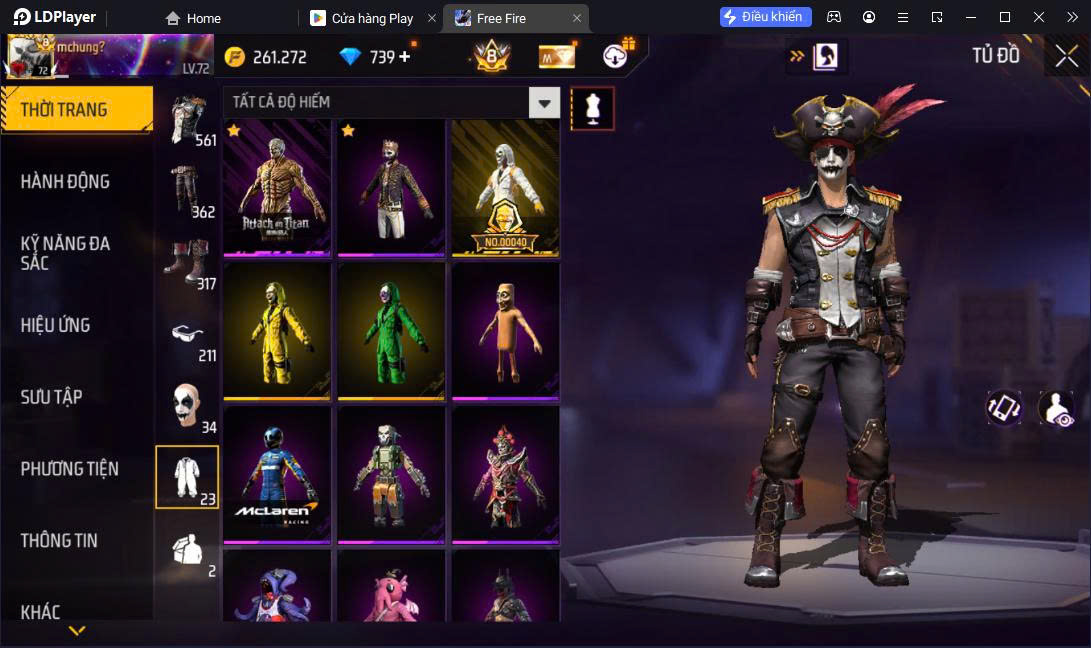
Task: Show the sunglasses accessory category
Action: coord(187,339)
